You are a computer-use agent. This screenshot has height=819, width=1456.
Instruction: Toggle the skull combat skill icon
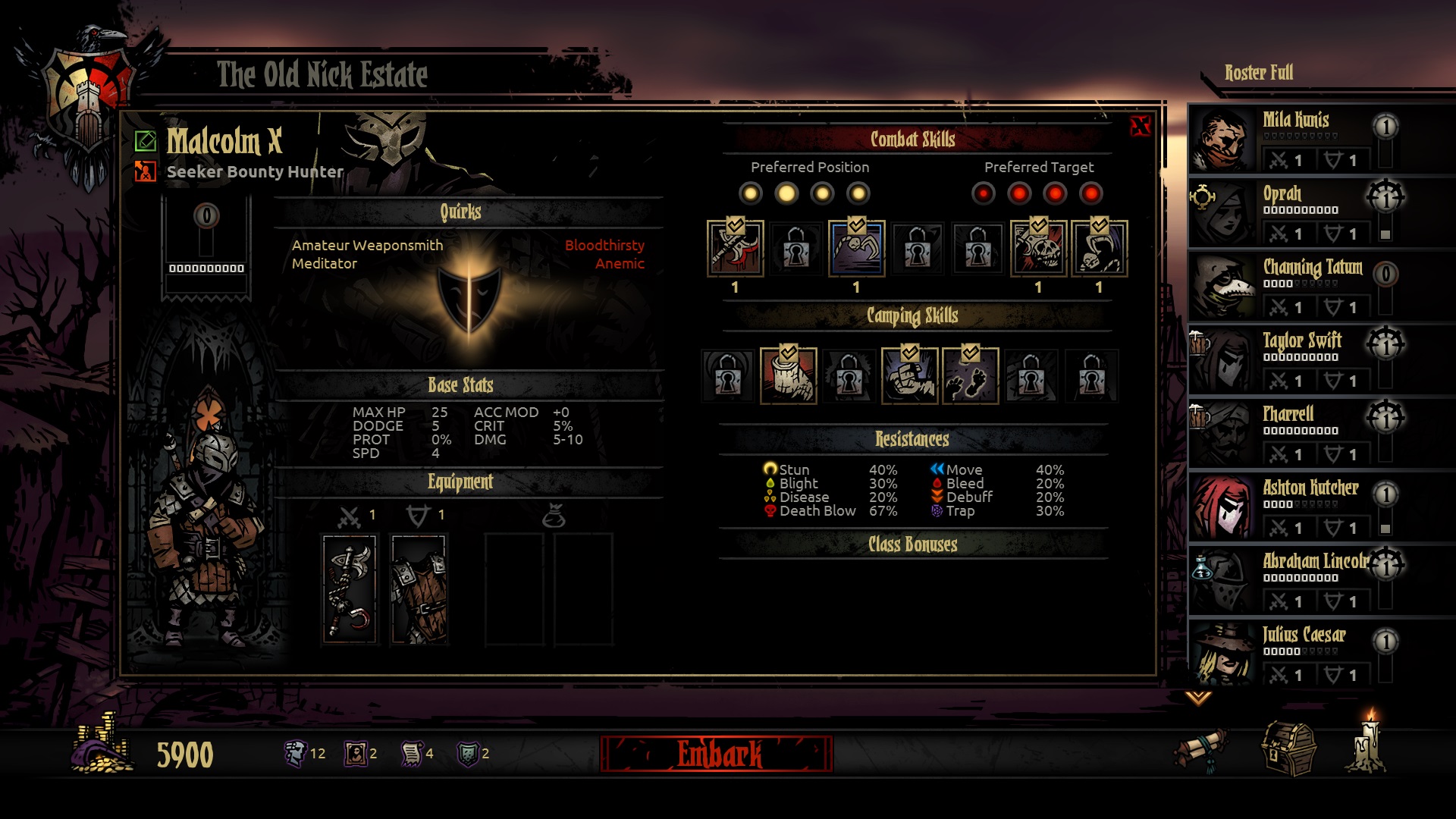[1038, 248]
